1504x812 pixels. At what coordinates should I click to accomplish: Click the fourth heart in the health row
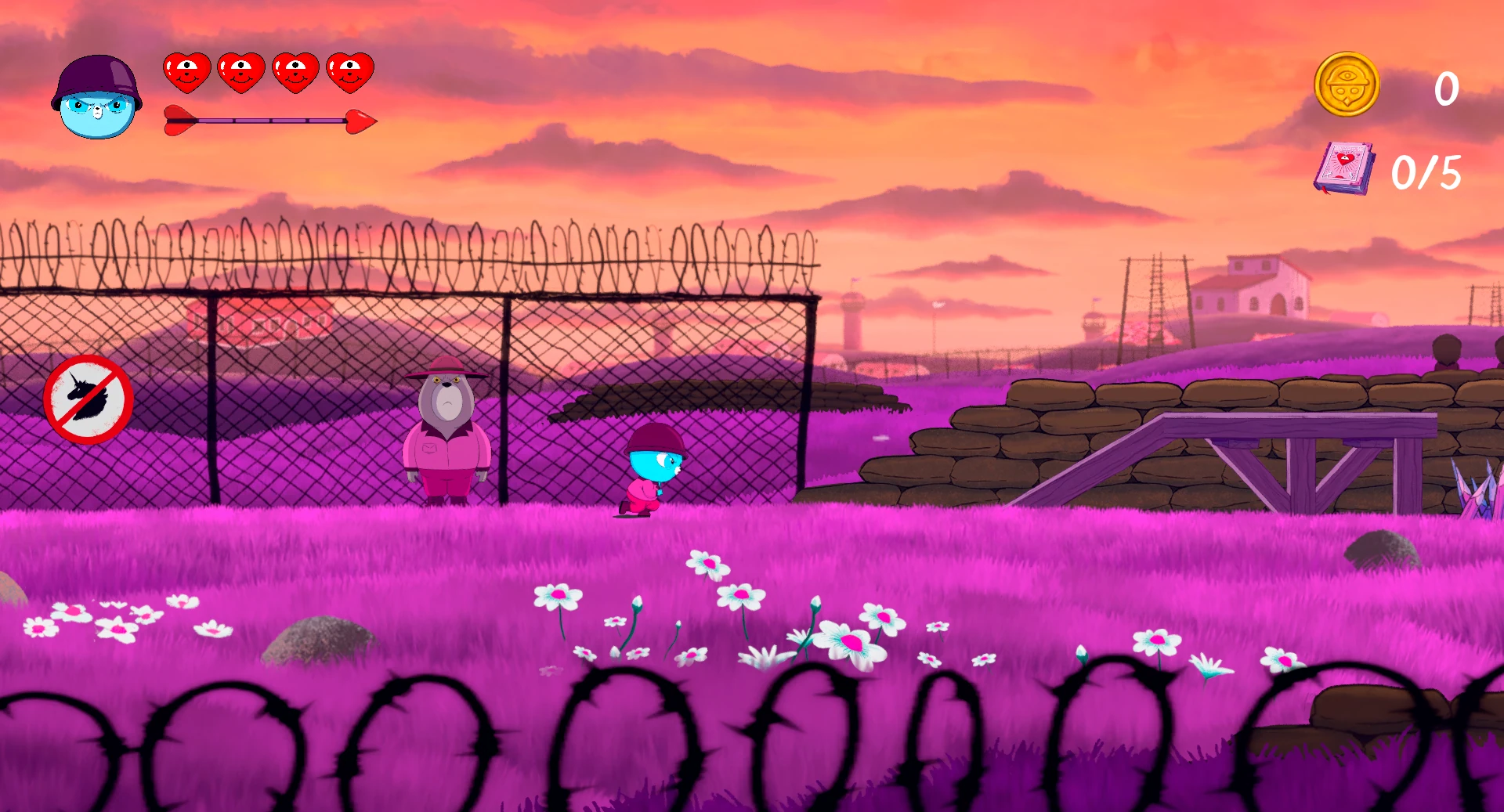pyautogui.click(x=350, y=72)
